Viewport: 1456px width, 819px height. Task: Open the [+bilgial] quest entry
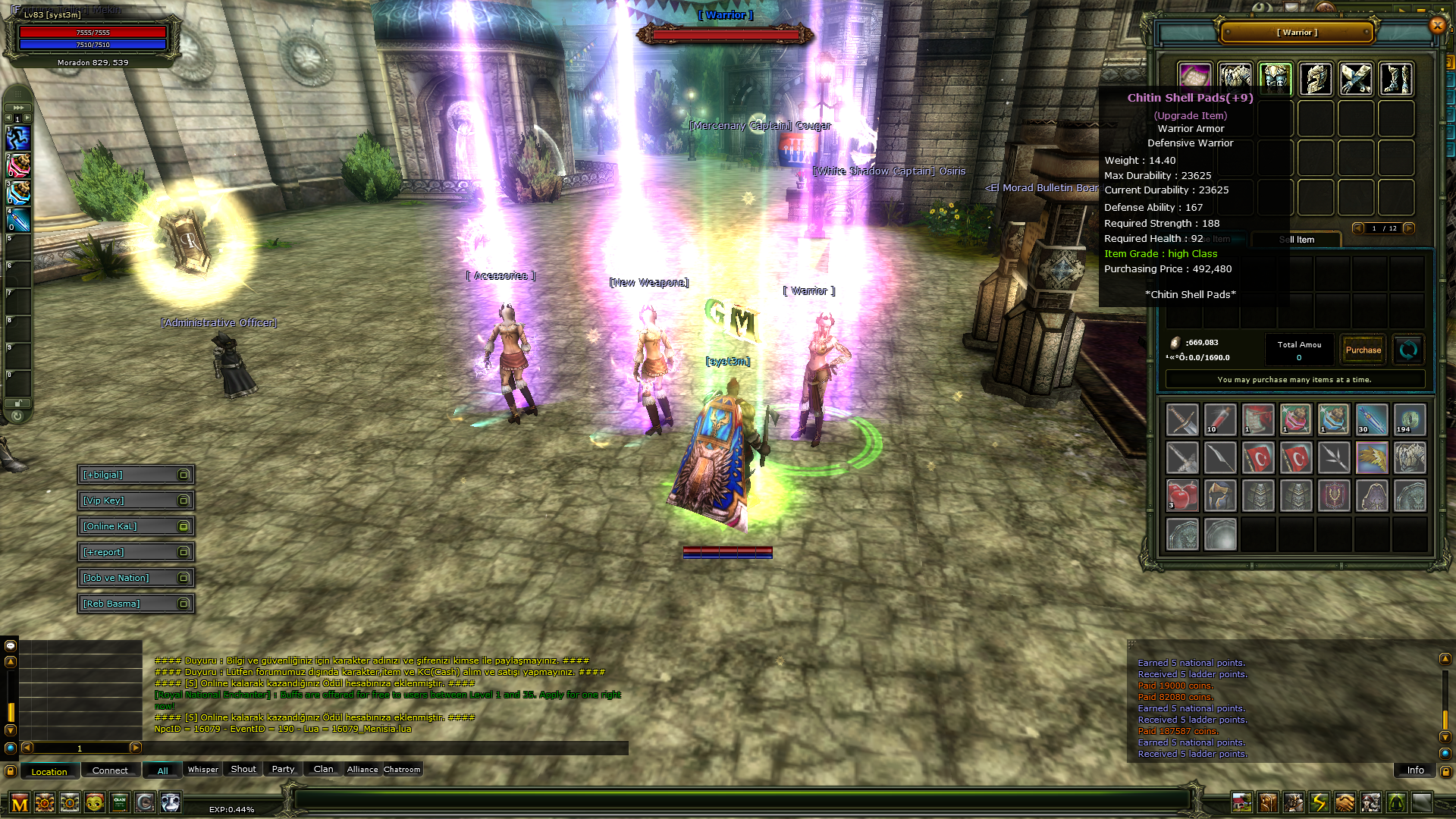tap(135, 475)
